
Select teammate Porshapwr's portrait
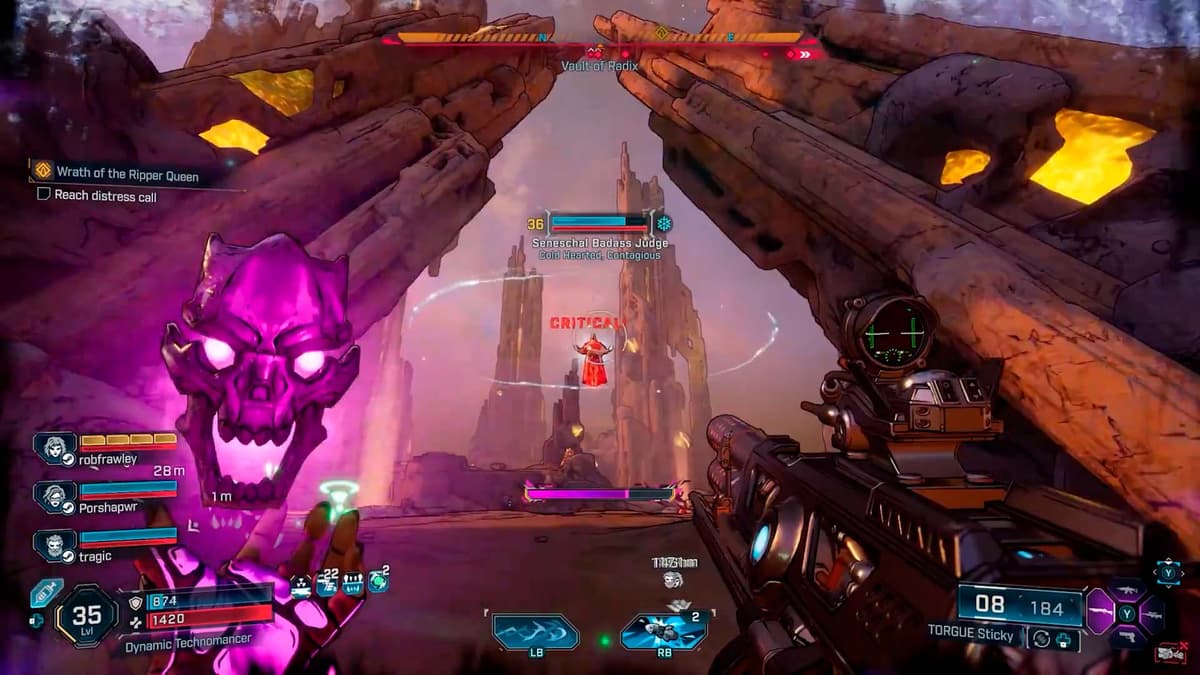tap(54, 496)
